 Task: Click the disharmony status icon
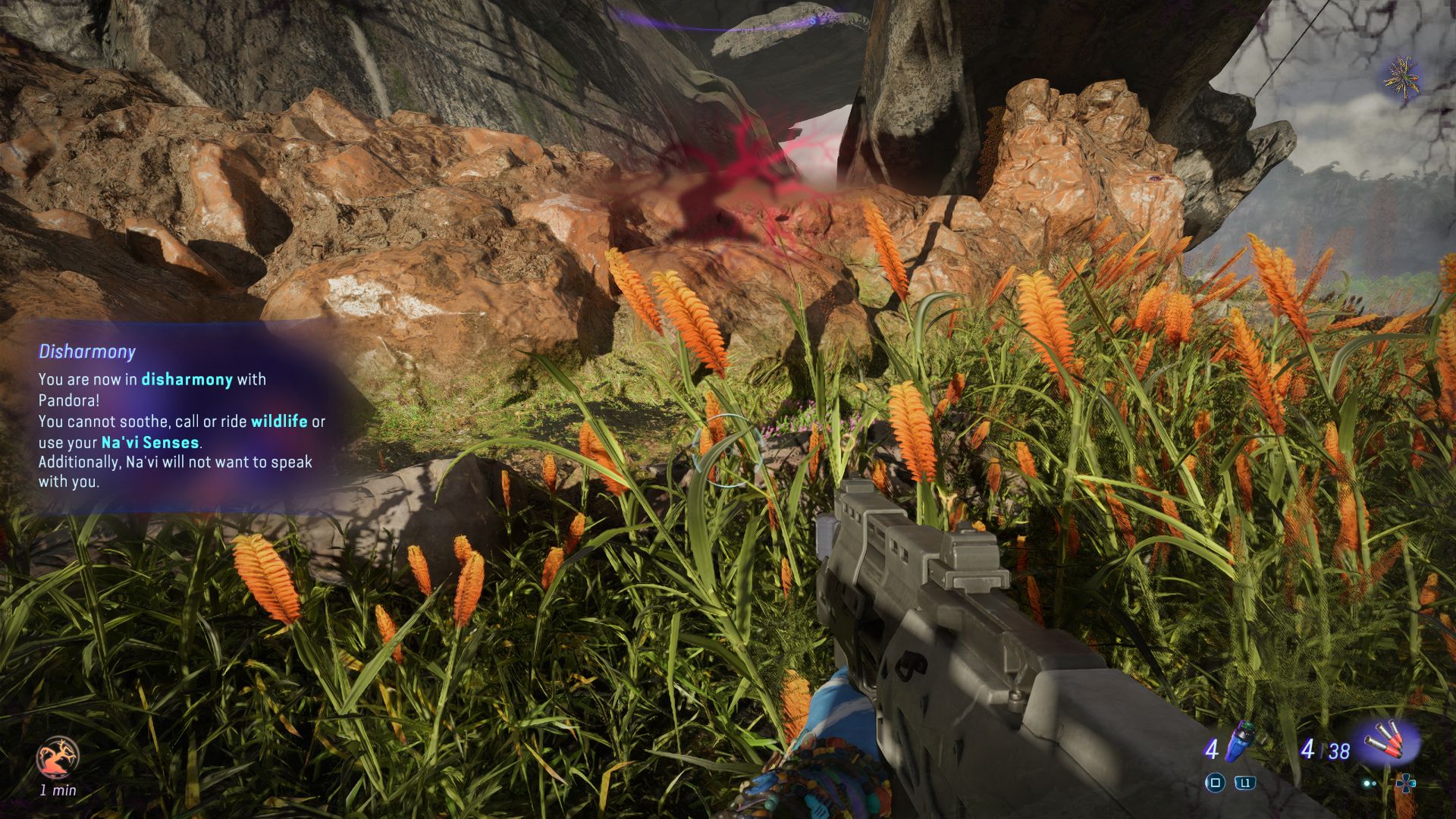coord(58,757)
